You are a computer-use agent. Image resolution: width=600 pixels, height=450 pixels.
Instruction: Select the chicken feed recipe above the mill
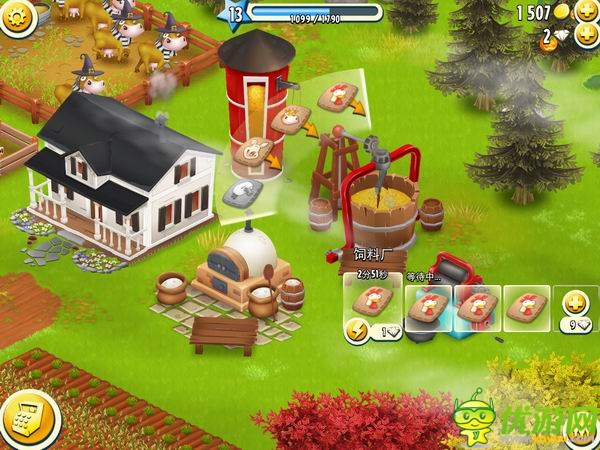tap(338, 98)
